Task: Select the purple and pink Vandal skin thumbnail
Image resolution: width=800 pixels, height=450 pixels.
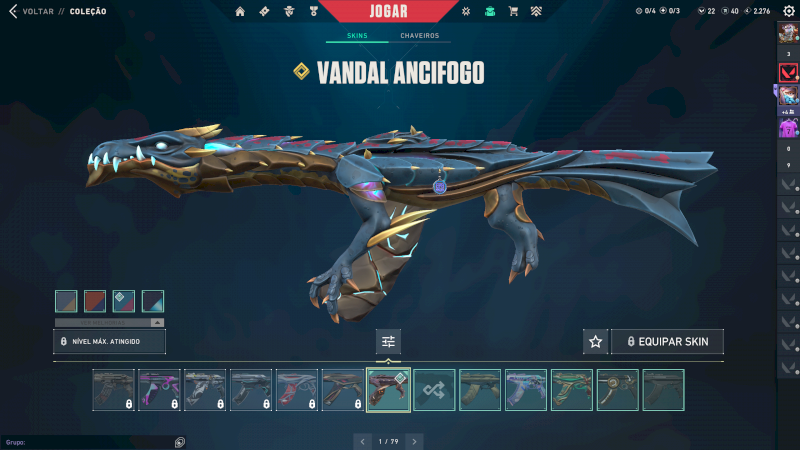Action: coord(159,390)
